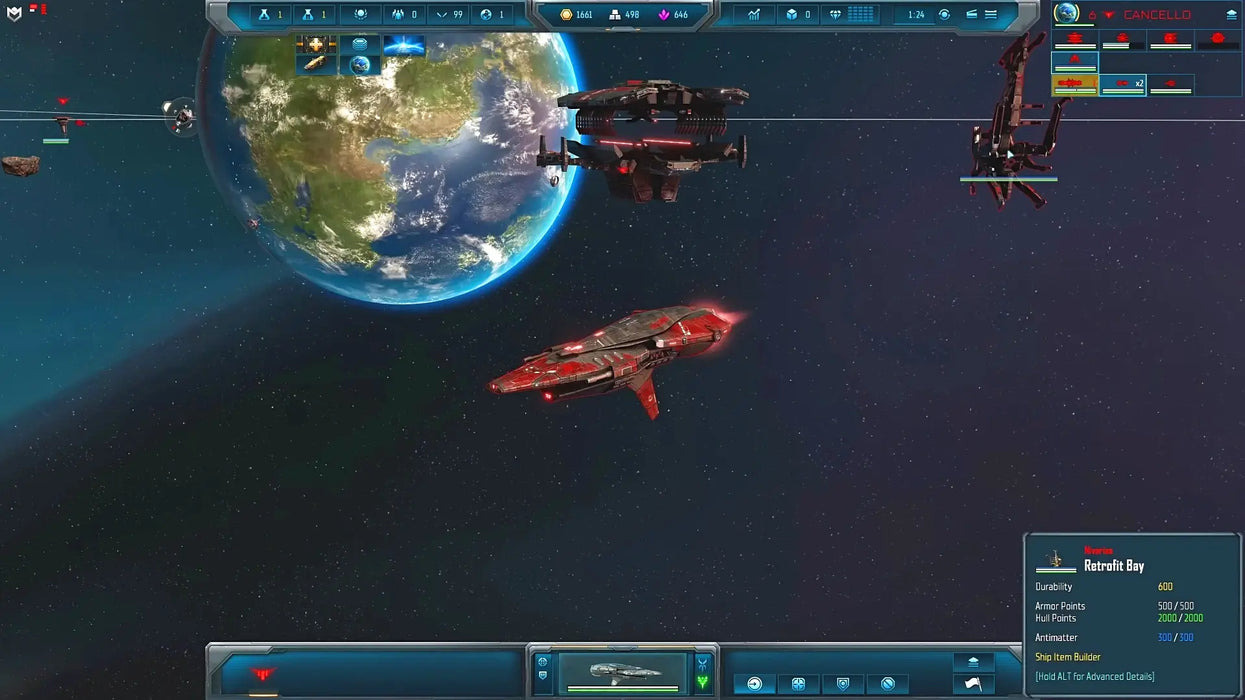Open the statistics chart button
This screenshot has height=700, width=1245.
tap(754, 15)
